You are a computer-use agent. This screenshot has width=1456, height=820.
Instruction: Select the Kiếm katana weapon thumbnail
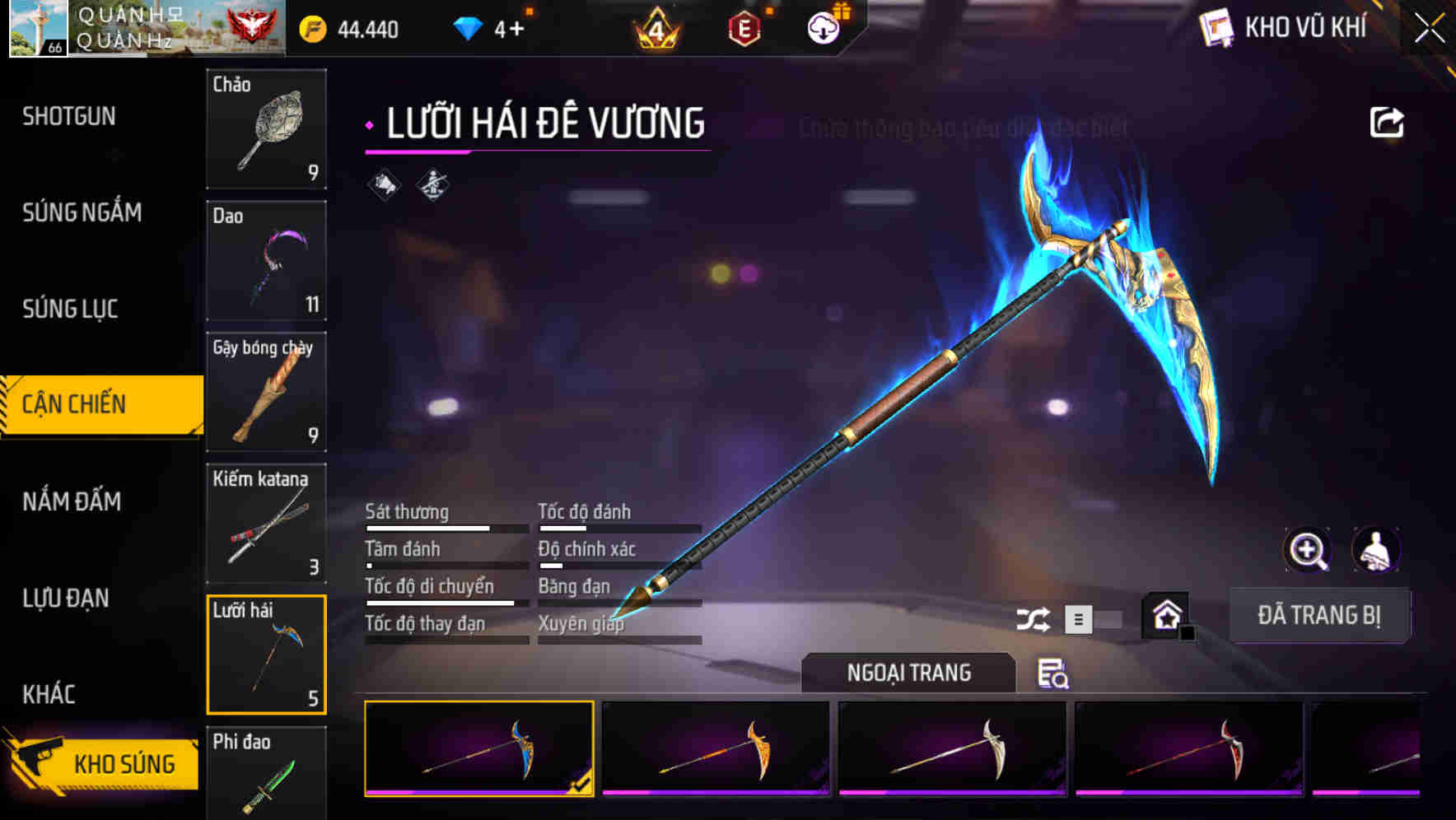coord(266,524)
